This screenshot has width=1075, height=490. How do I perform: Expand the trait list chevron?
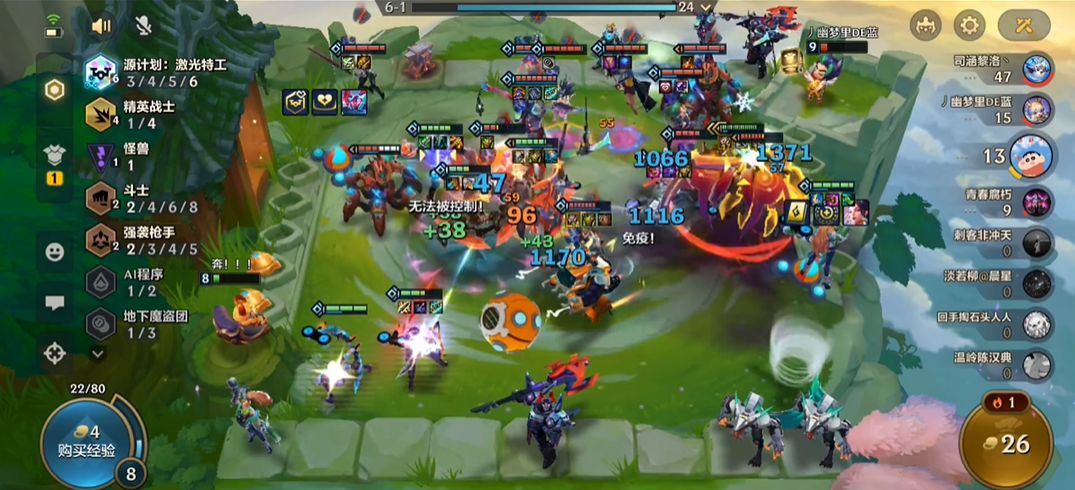[98, 352]
